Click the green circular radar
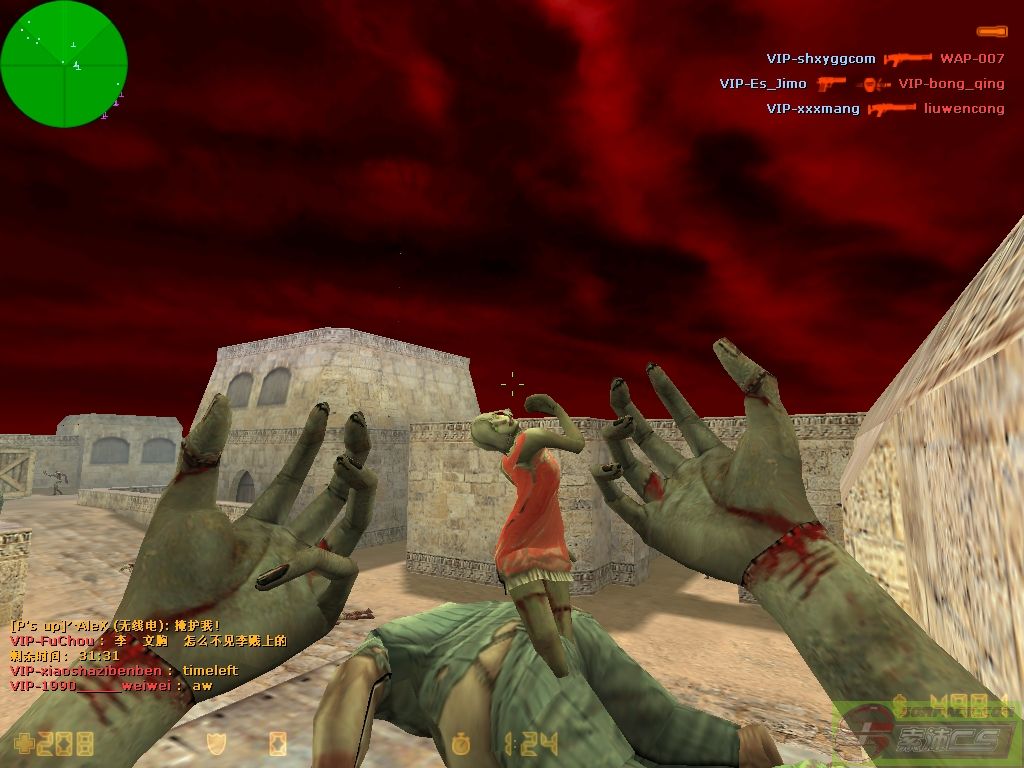The height and width of the screenshot is (768, 1024). 64,64
